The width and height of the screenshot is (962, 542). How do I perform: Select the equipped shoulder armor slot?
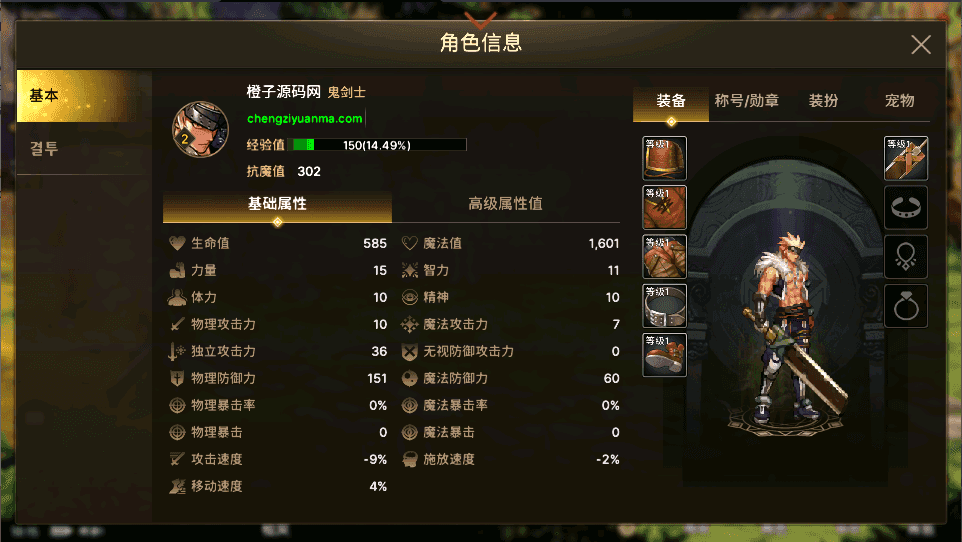click(664, 158)
